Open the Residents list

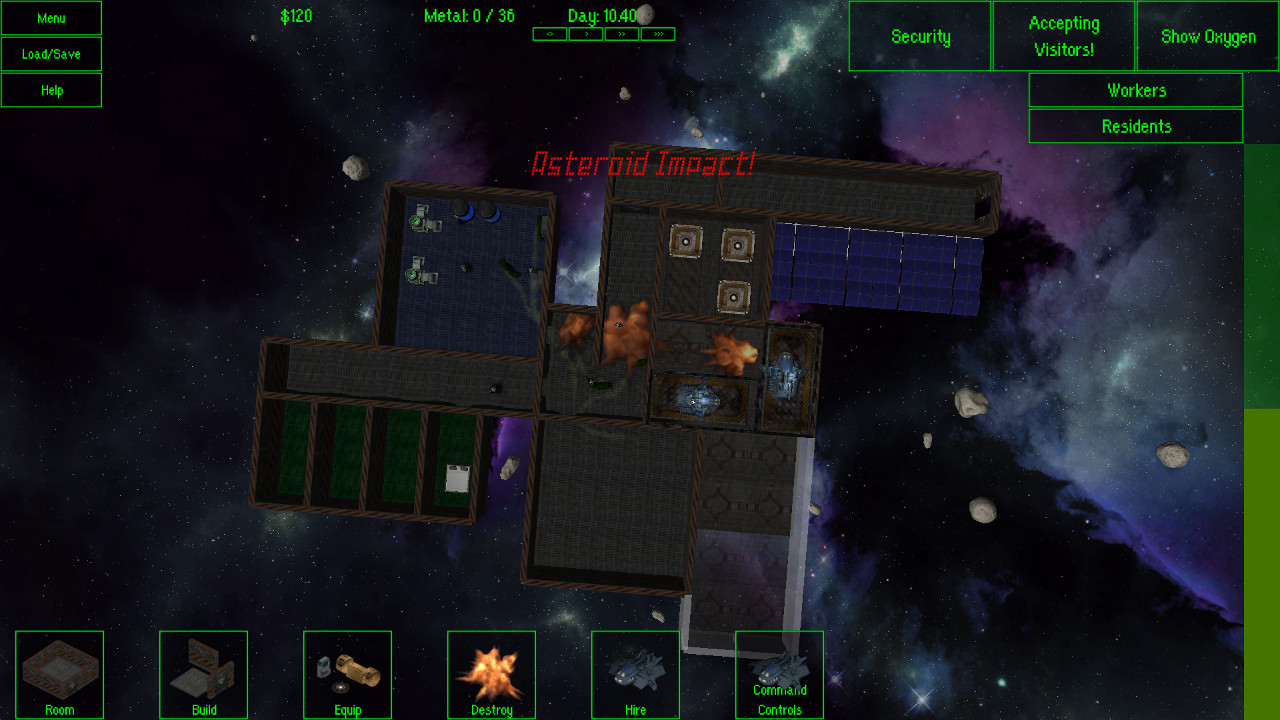1135,126
